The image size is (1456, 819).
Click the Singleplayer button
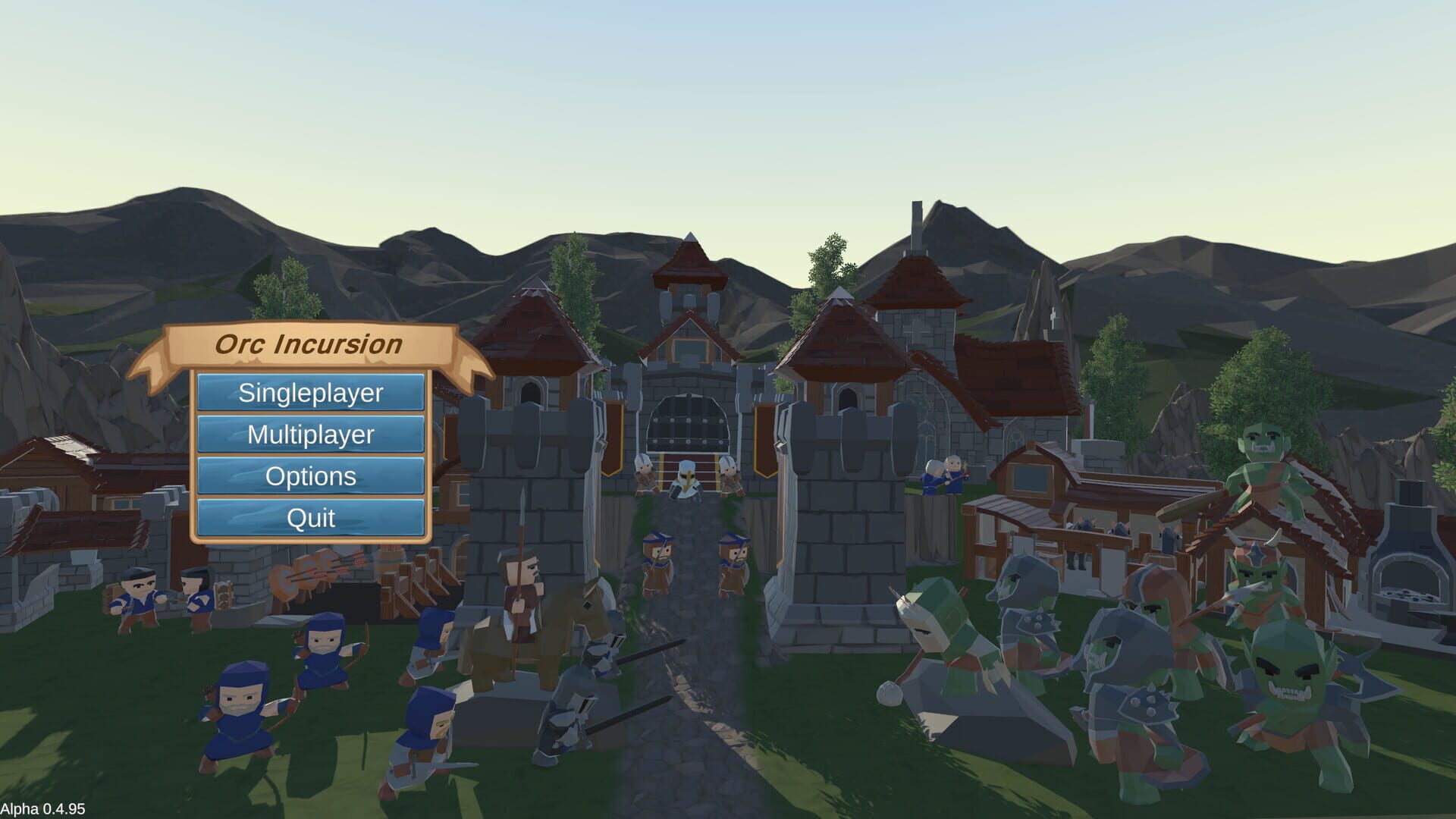[310, 393]
